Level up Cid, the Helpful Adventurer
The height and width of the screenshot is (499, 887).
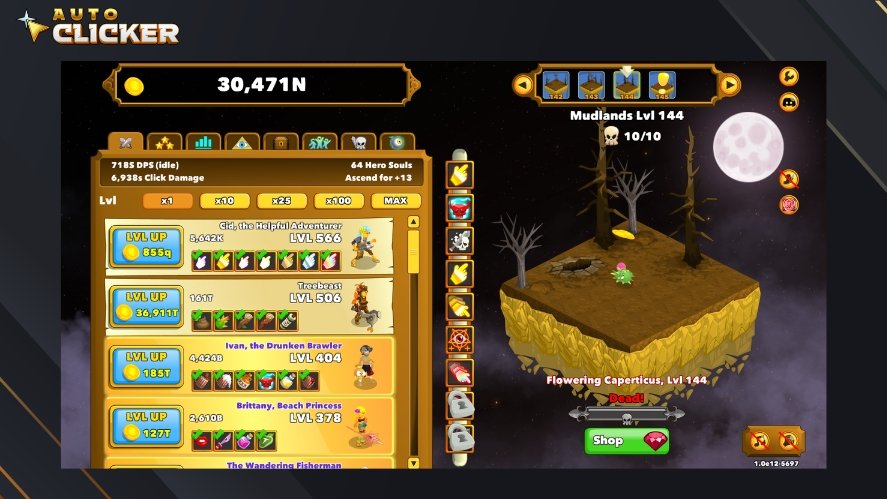pyautogui.click(x=149, y=247)
